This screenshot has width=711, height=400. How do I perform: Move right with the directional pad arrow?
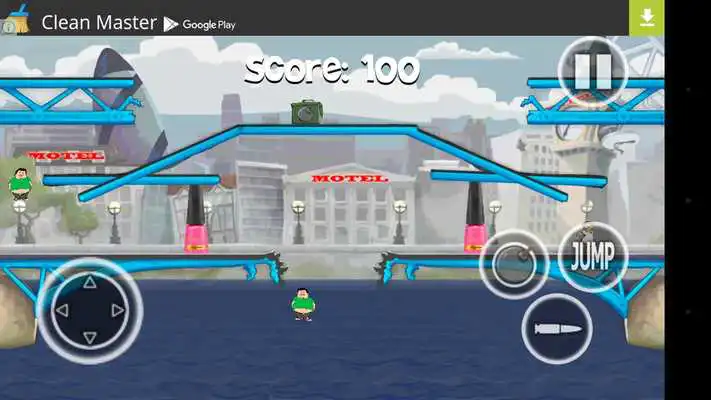[118, 310]
